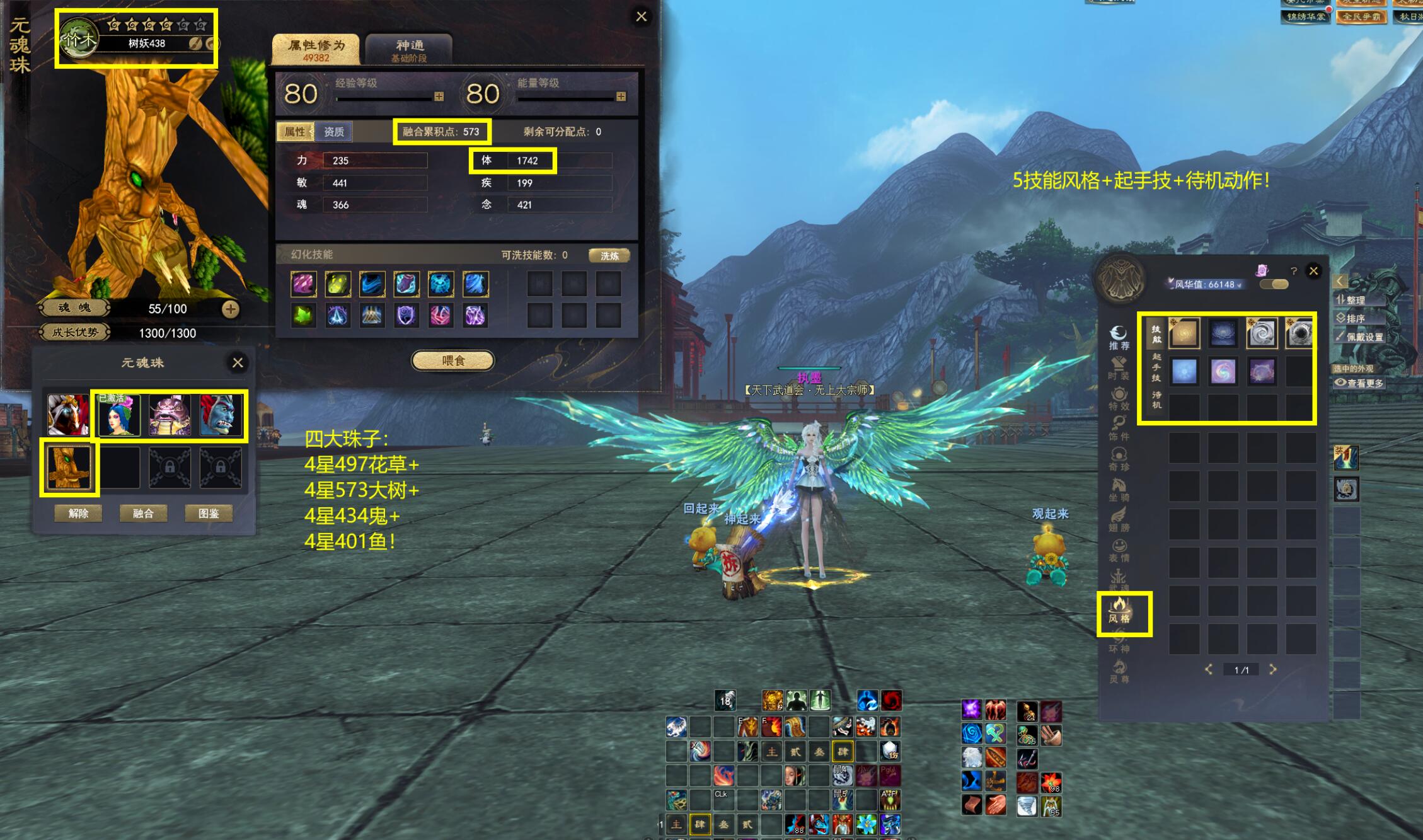The image size is (1423, 840).
Task: Click the 解除 button
Action: [x=78, y=513]
